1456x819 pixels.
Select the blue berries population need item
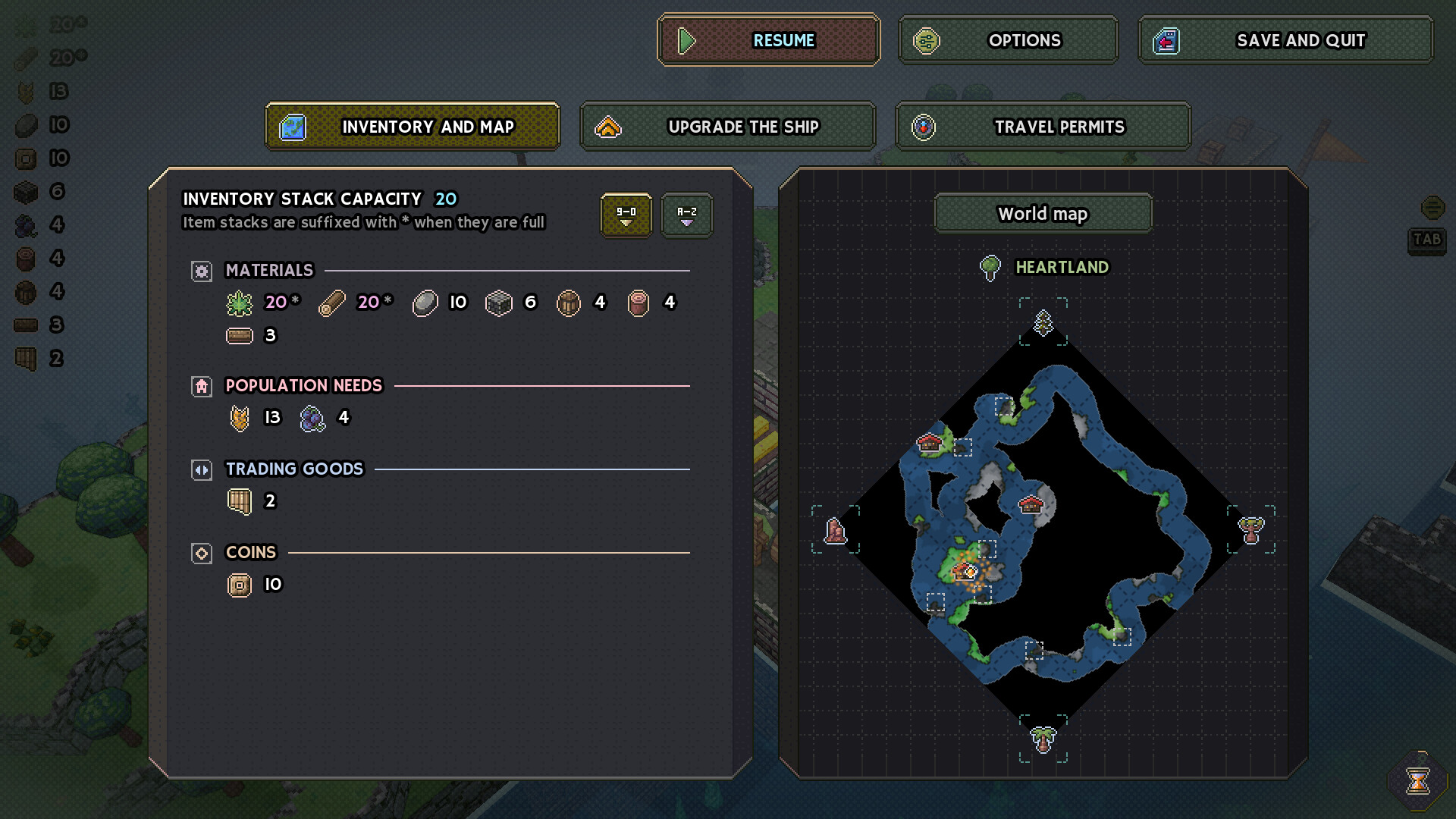click(x=312, y=418)
